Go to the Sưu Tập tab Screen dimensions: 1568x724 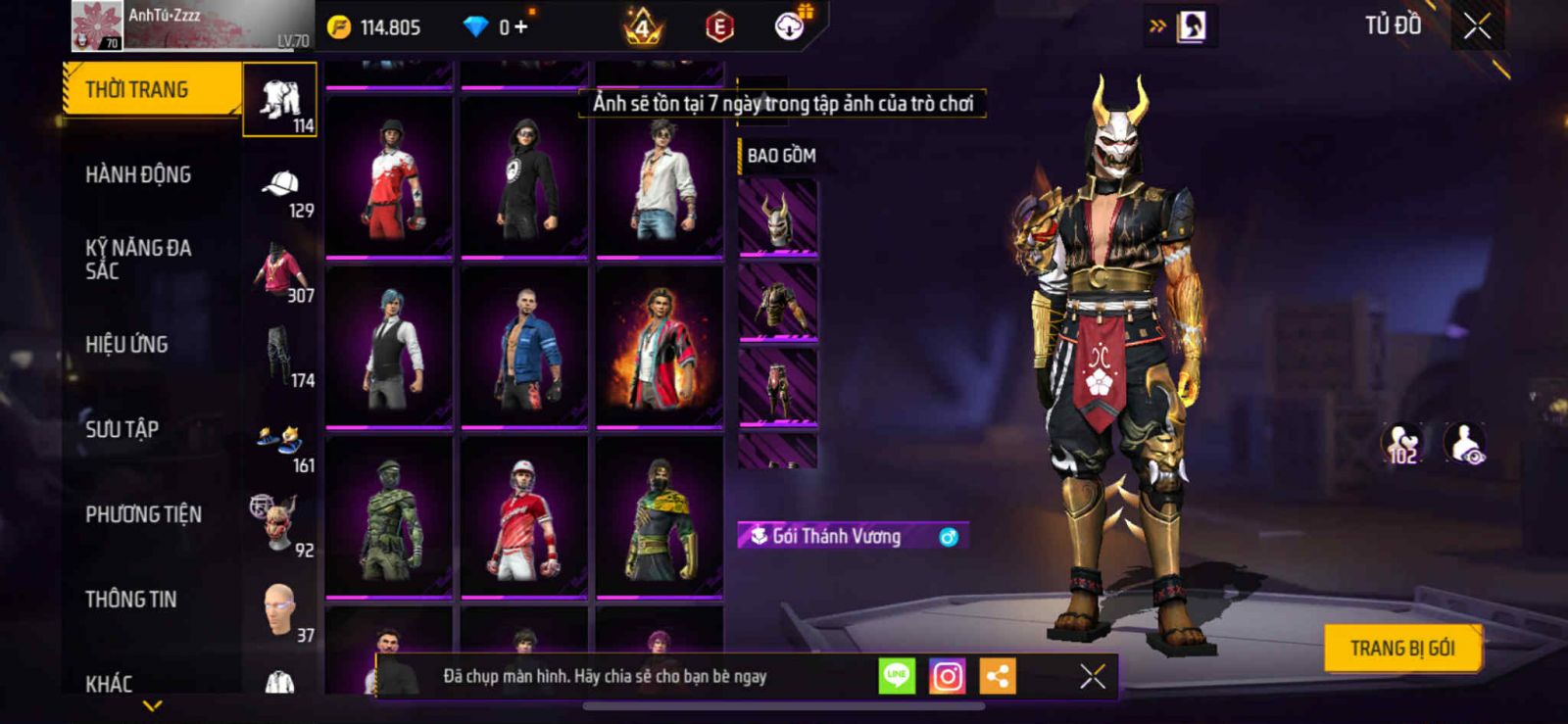[x=122, y=429]
